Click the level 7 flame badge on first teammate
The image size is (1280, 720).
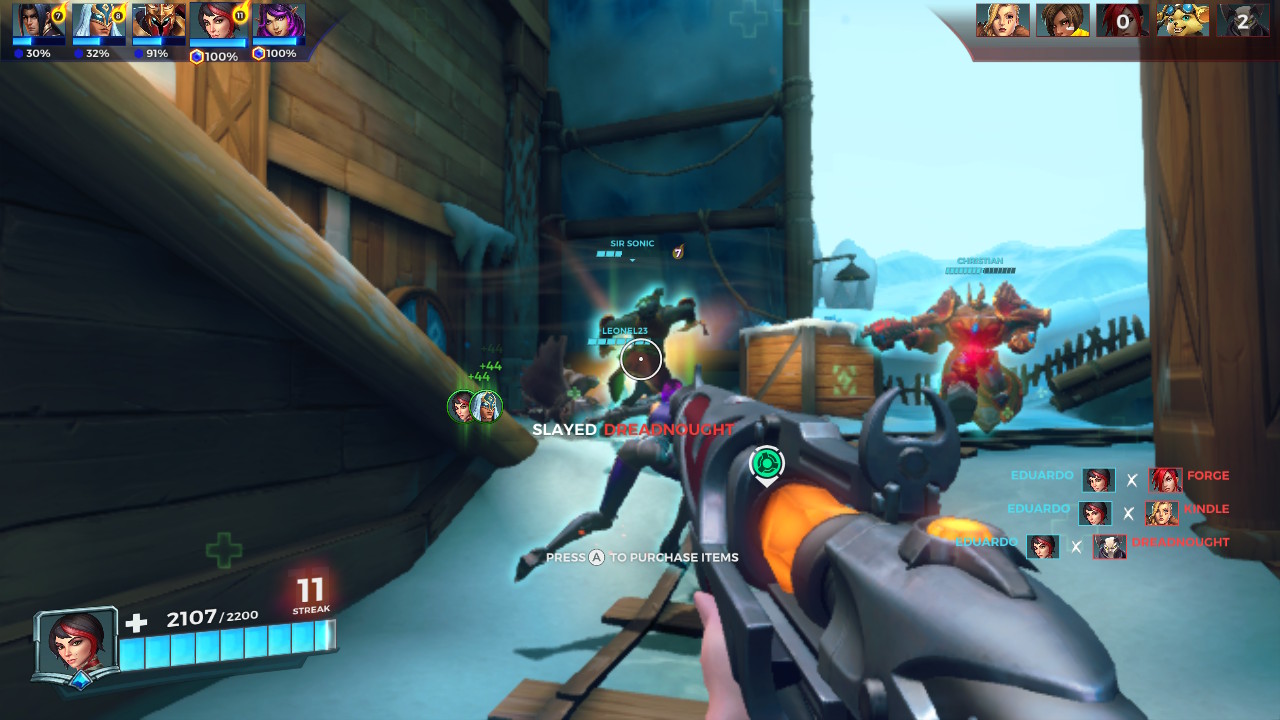click(58, 16)
